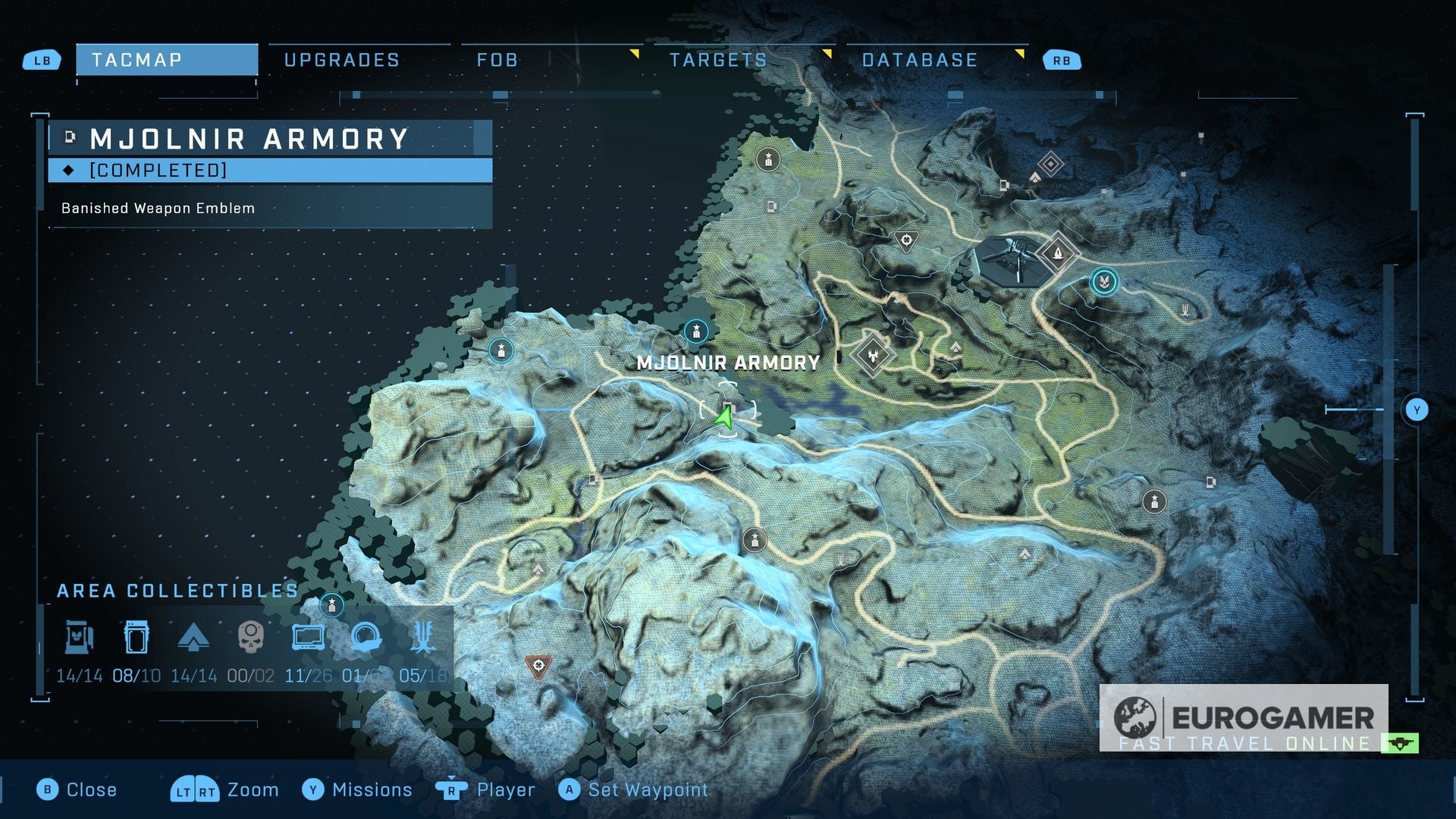1456x819 pixels.
Task: Expand the yellow notification marker on the FOB tab
Action: (635, 54)
